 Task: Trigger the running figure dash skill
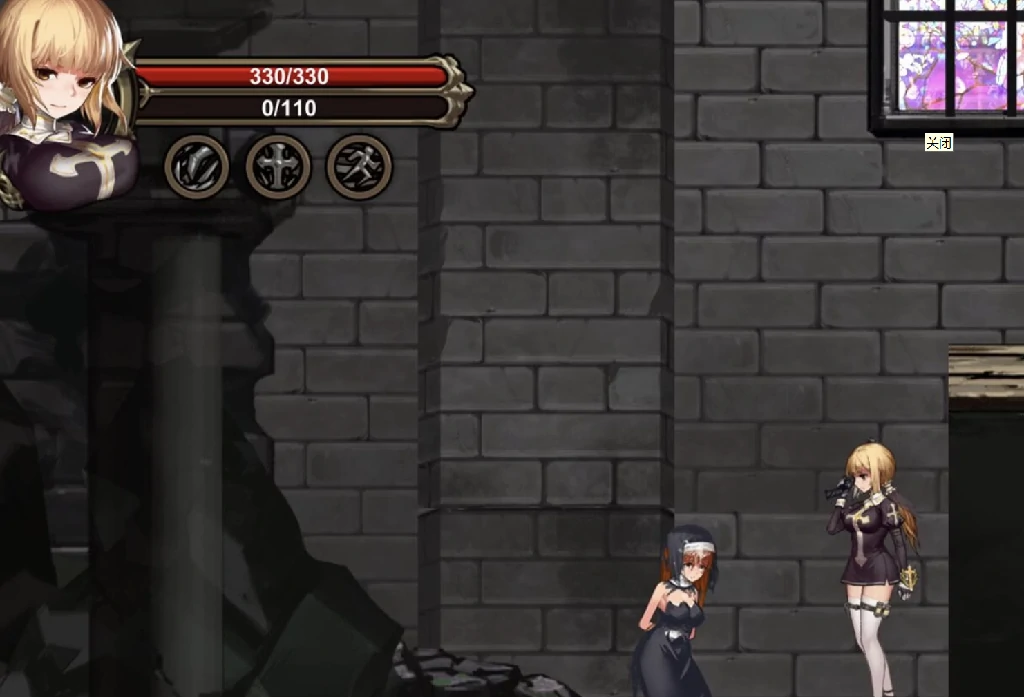[x=359, y=166]
